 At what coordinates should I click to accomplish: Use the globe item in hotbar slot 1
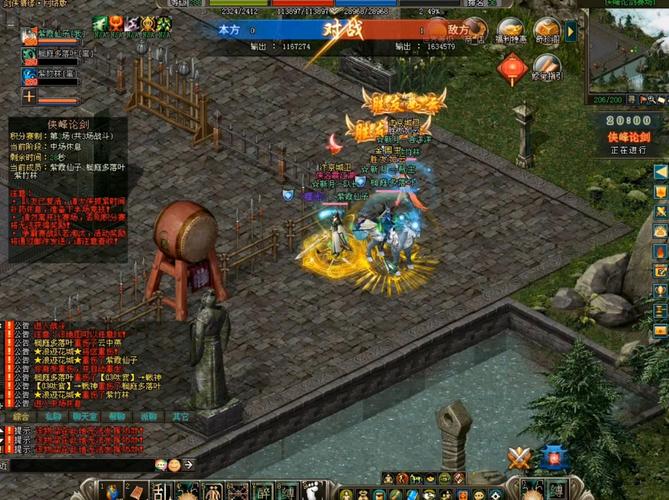click(110, 491)
